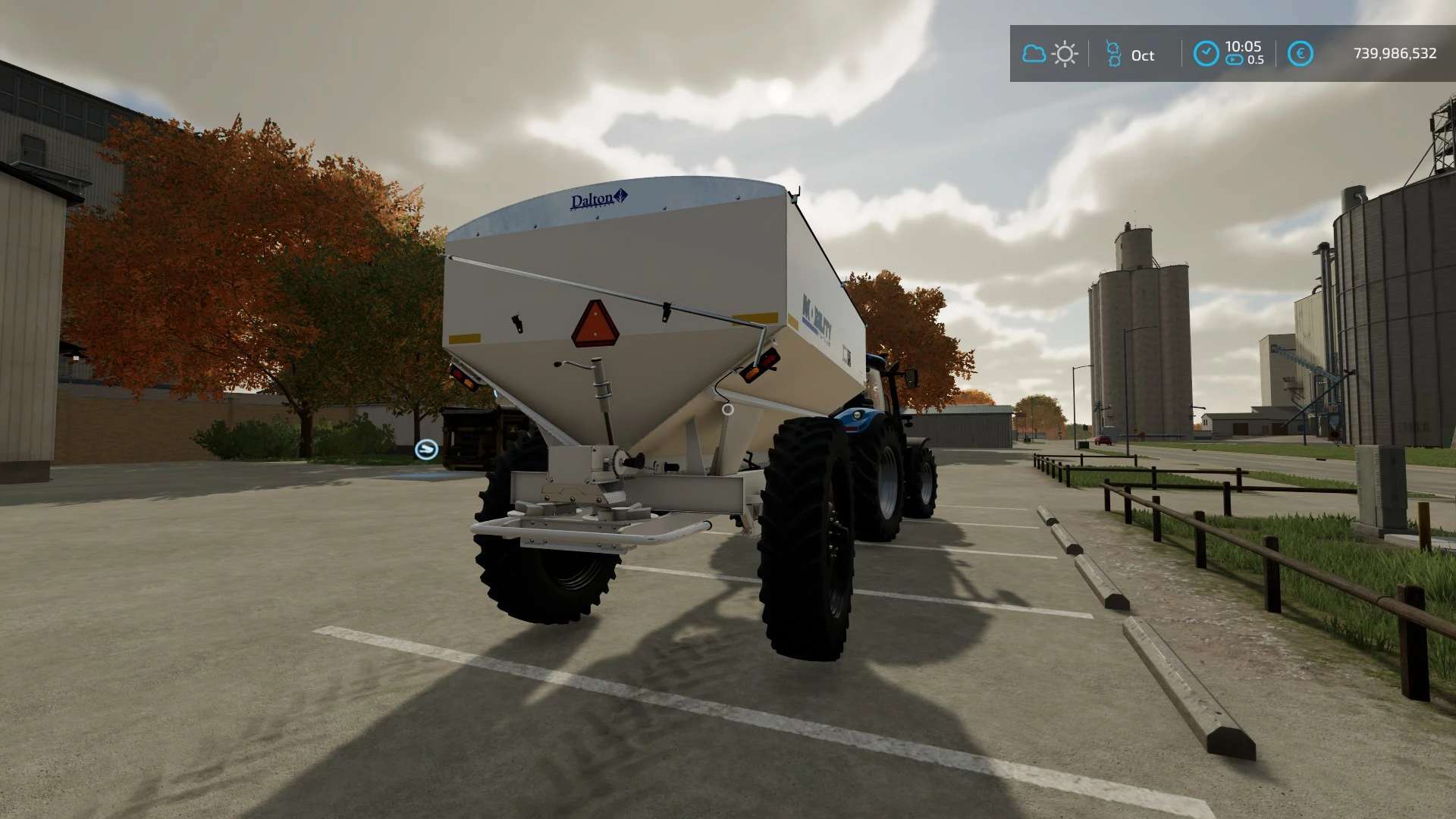This screenshot has height=819, width=1456.
Task: Click the Euro currency icon in the HUD
Action: click(x=1302, y=53)
